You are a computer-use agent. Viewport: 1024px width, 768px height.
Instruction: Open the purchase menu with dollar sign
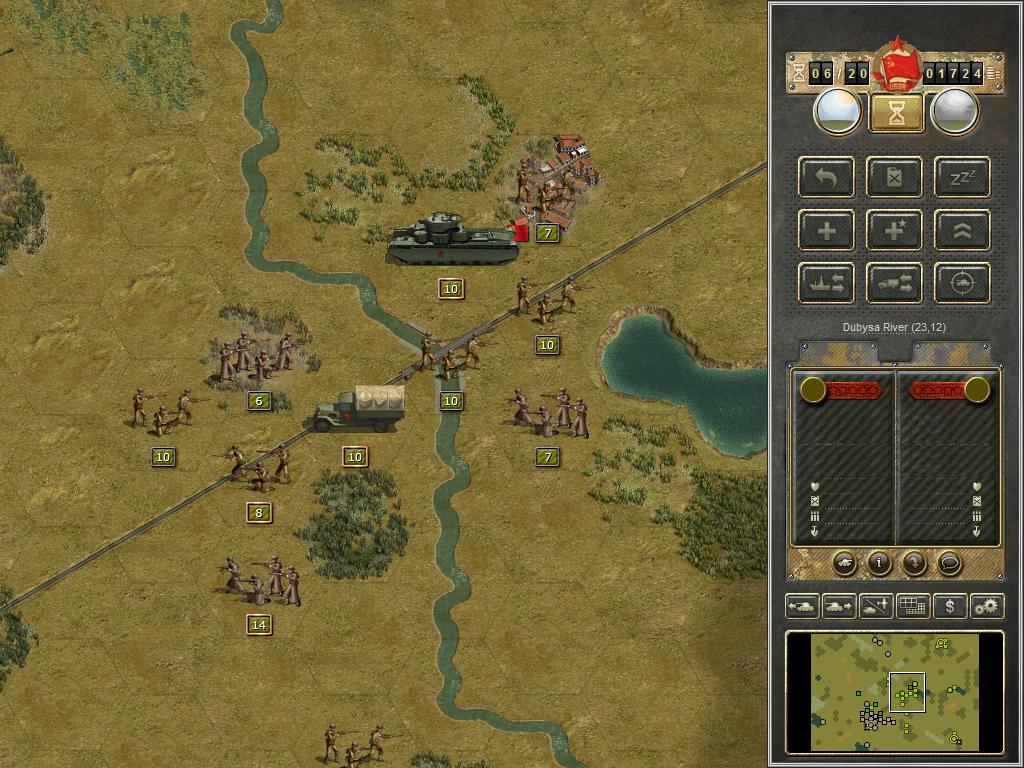(949, 606)
